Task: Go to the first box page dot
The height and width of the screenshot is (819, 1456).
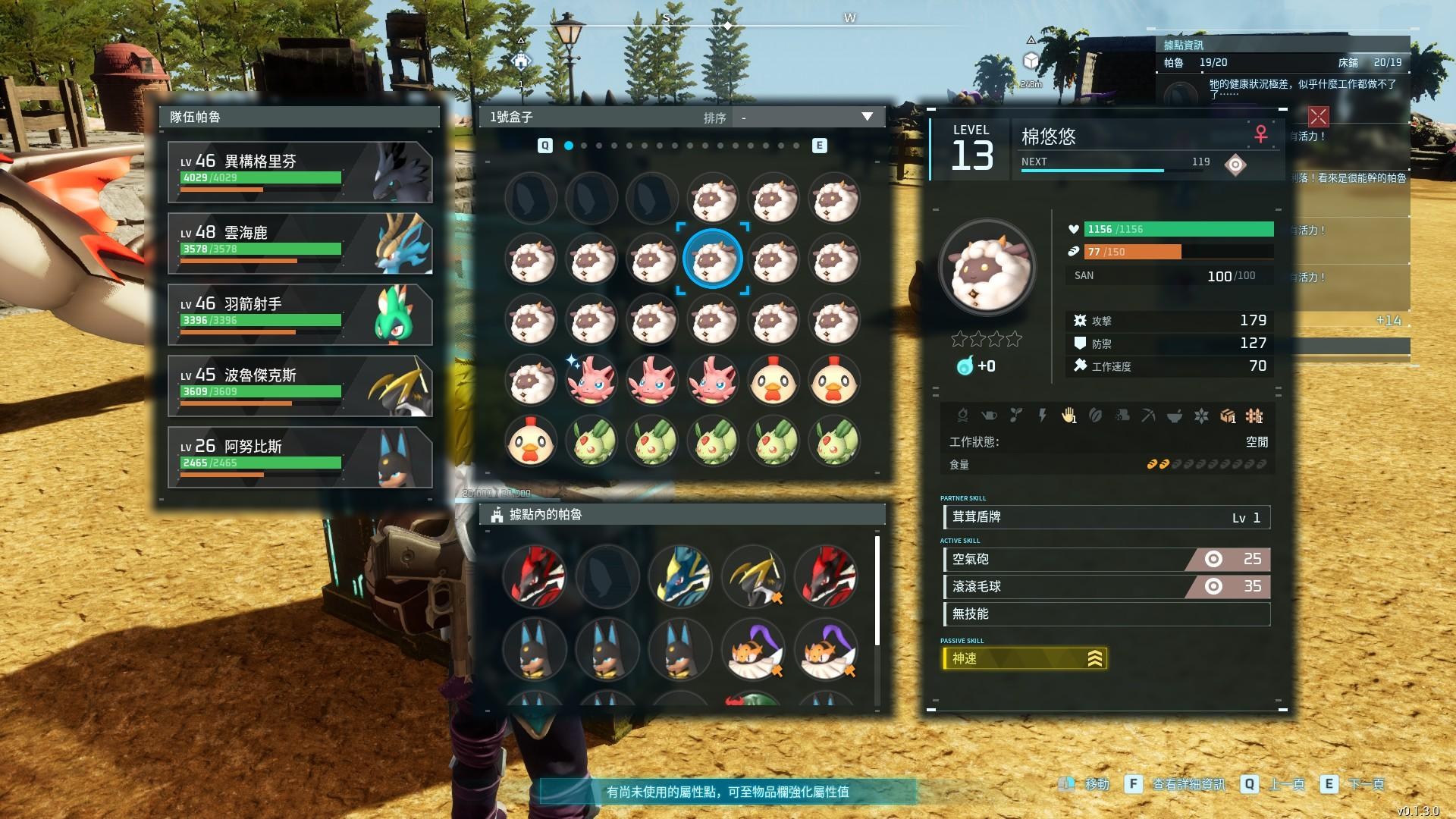Action: (x=569, y=146)
